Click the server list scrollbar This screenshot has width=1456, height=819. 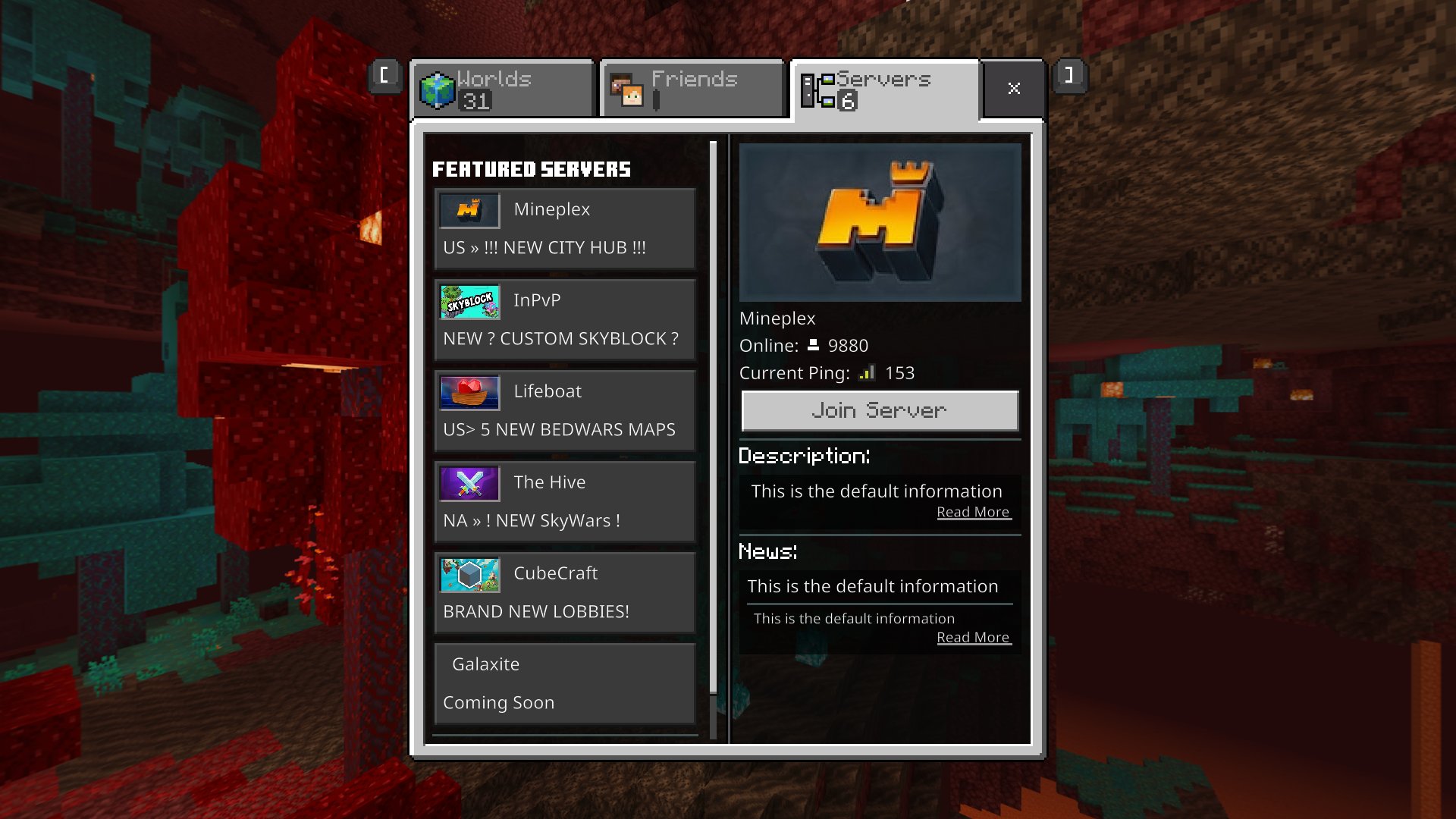(x=714, y=417)
